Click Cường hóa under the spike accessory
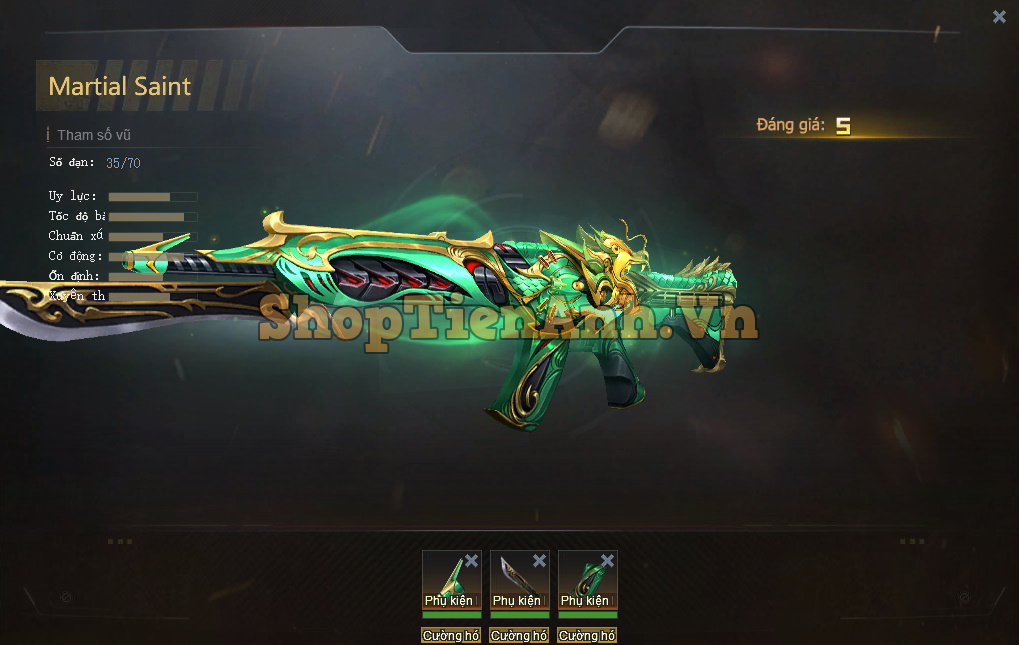Image resolution: width=1019 pixels, height=645 pixels. pos(451,635)
